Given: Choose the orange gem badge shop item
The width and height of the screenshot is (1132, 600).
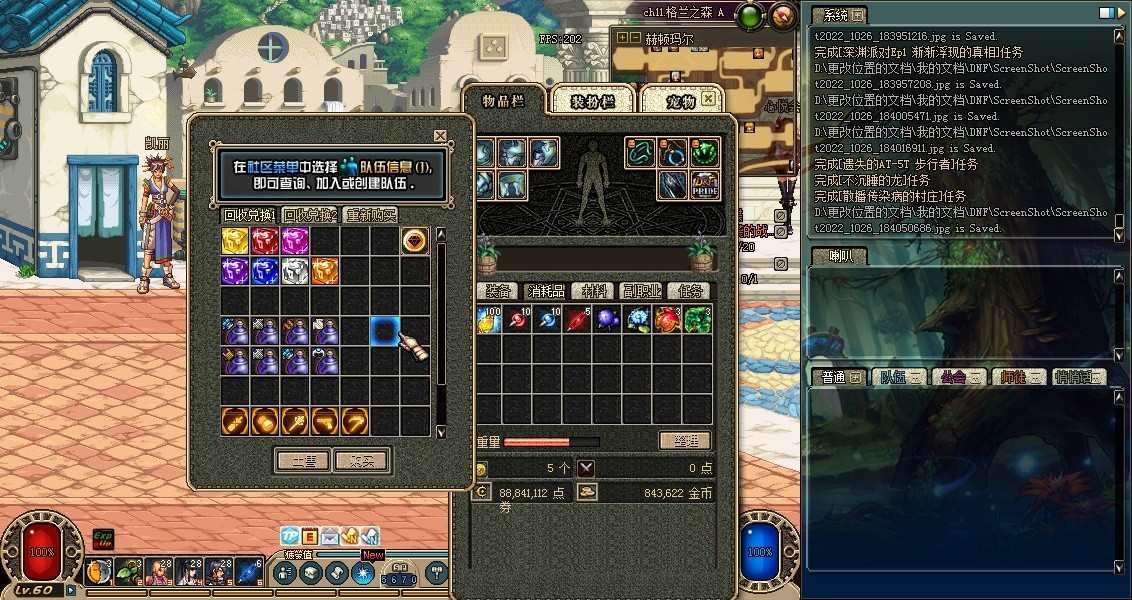Looking at the screenshot, I should tap(415, 241).
